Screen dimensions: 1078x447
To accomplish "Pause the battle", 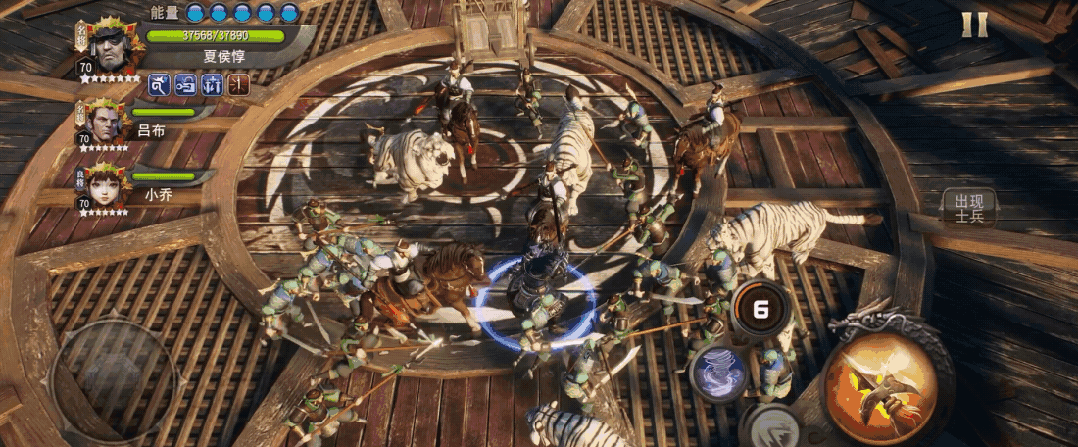I will [x=974, y=25].
